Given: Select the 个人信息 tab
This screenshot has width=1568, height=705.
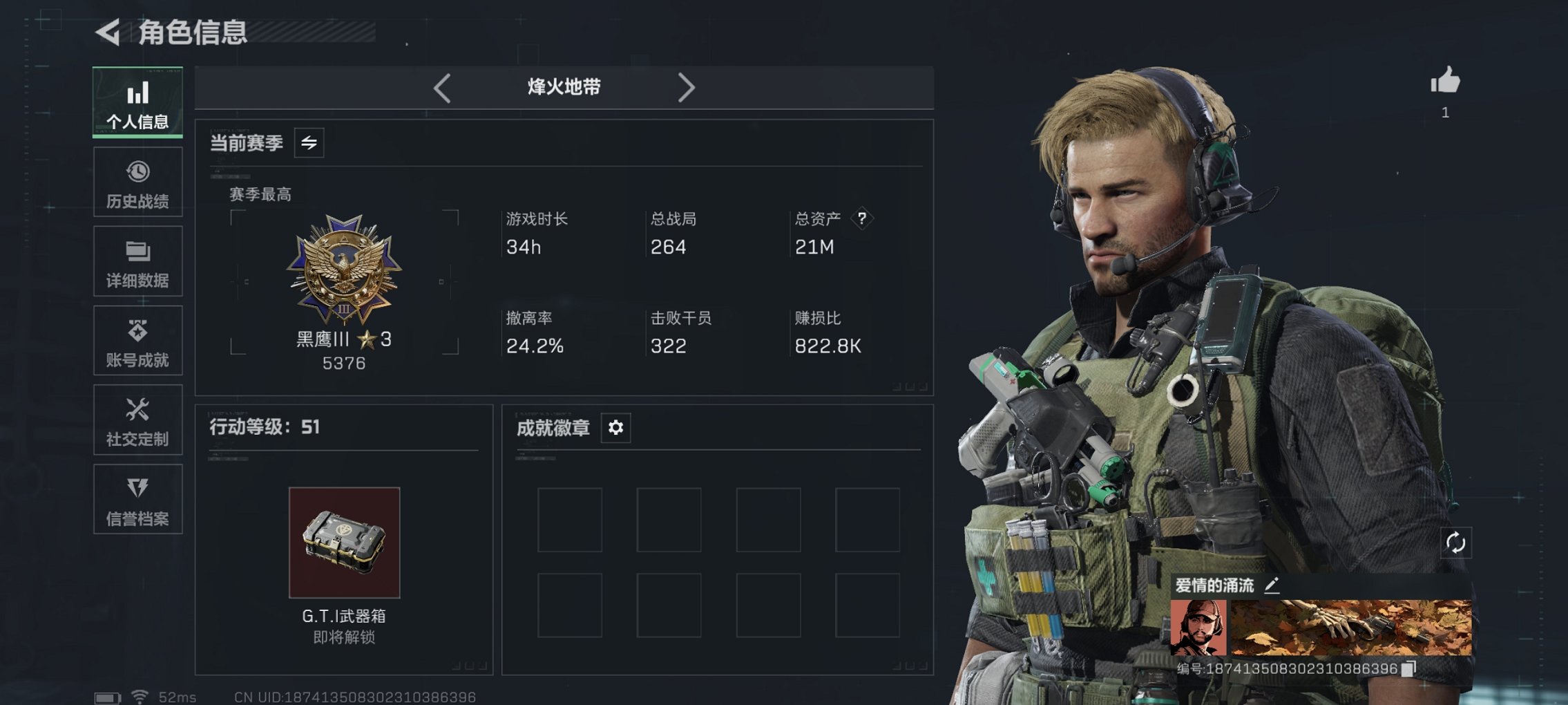Looking at the screenshot, I should click(137, 102).
